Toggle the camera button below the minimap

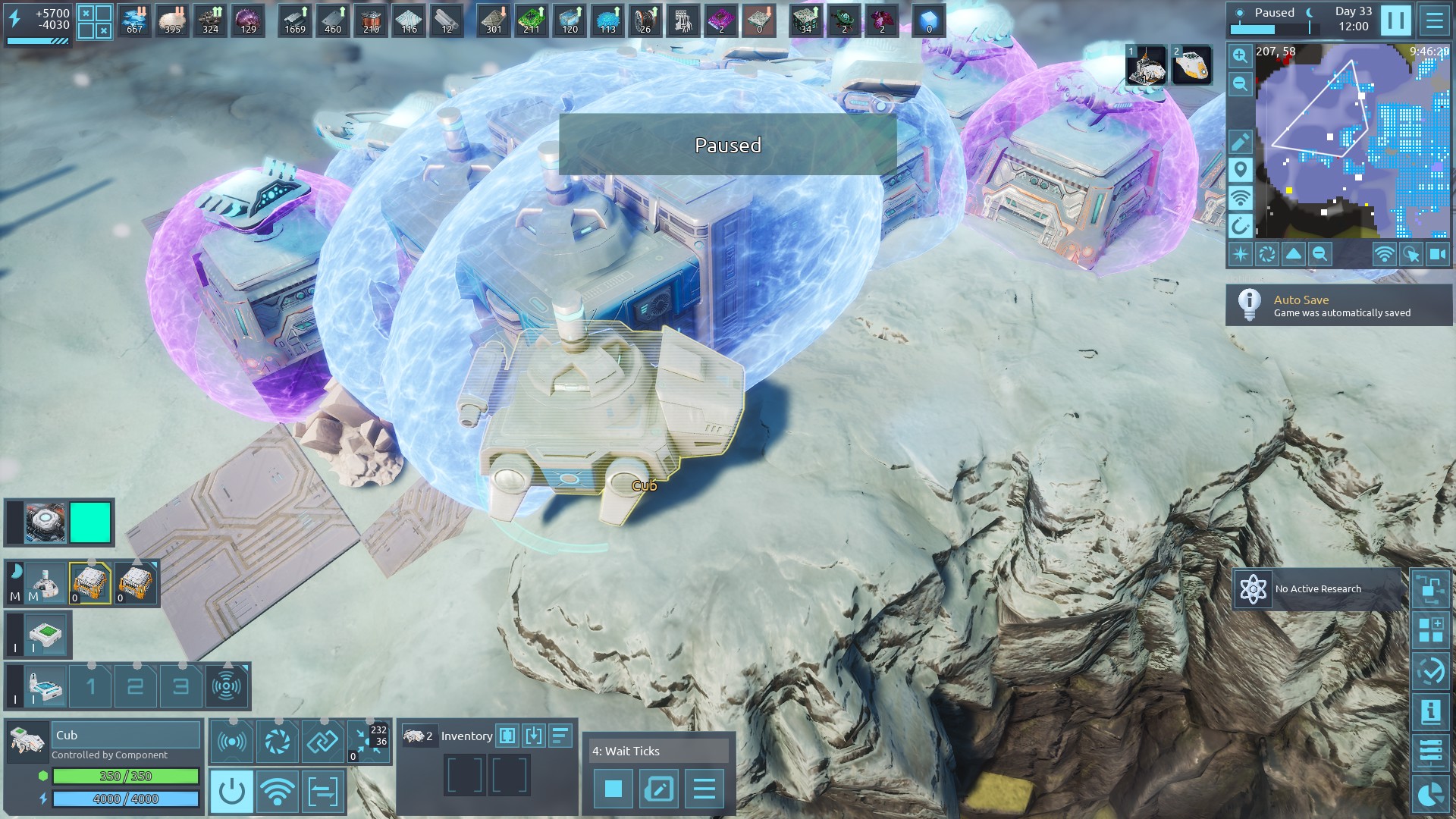tap(1438, 255)
